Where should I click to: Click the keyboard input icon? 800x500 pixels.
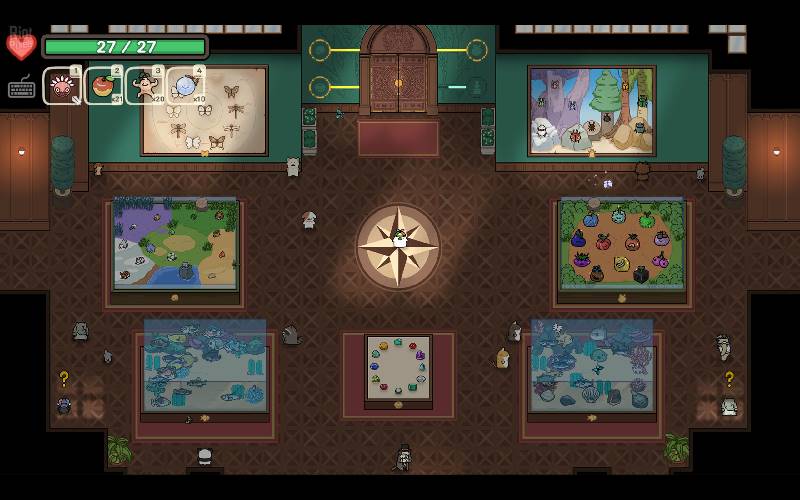[22, 87]
